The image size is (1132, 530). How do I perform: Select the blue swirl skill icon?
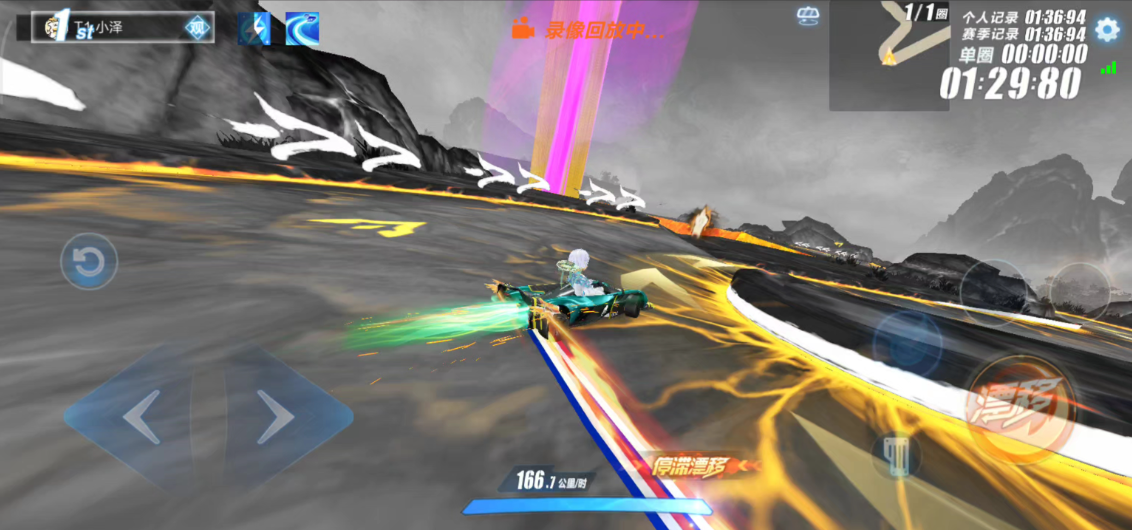(302, 29)
